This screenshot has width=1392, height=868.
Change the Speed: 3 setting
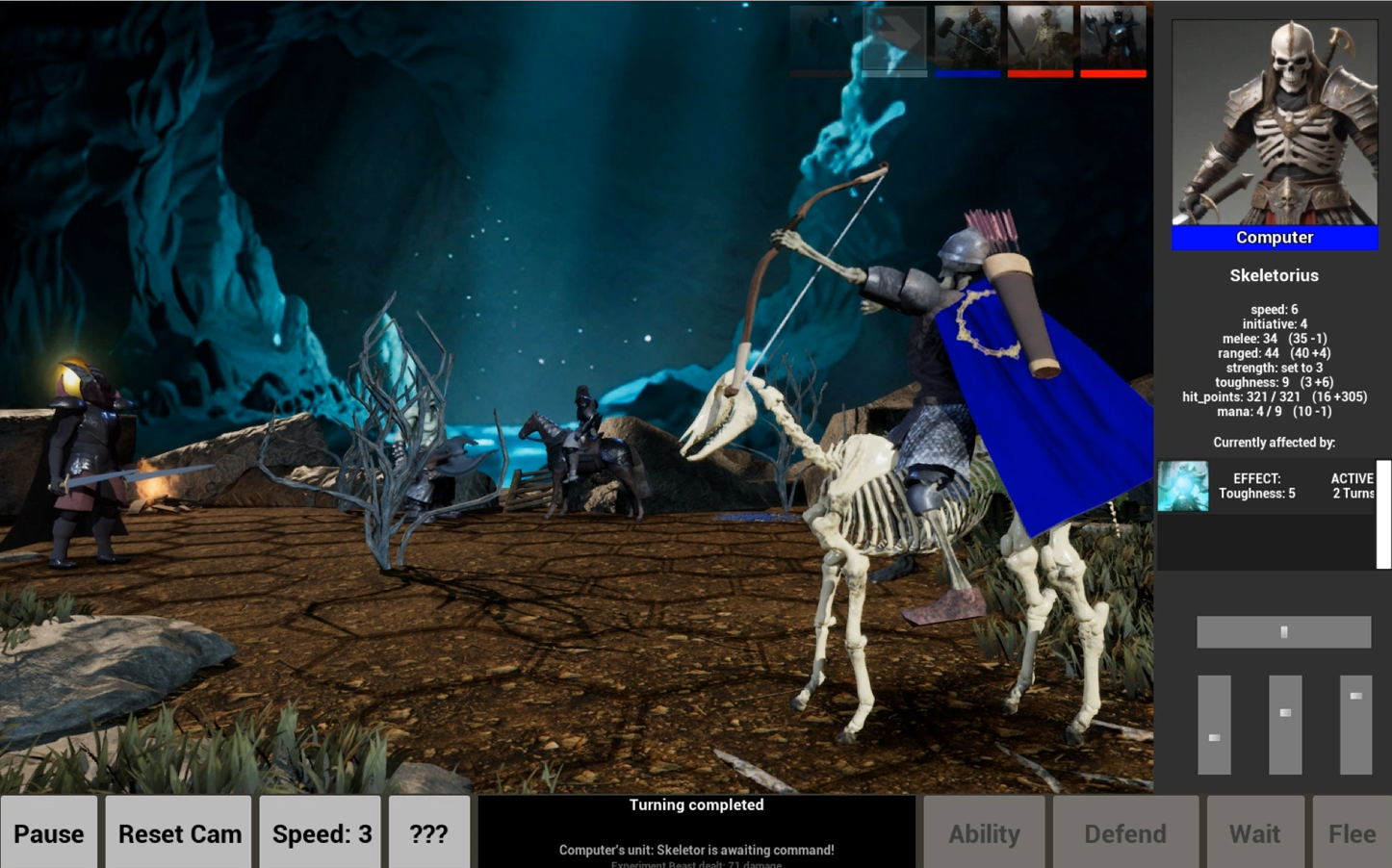(x=321, y=832)
